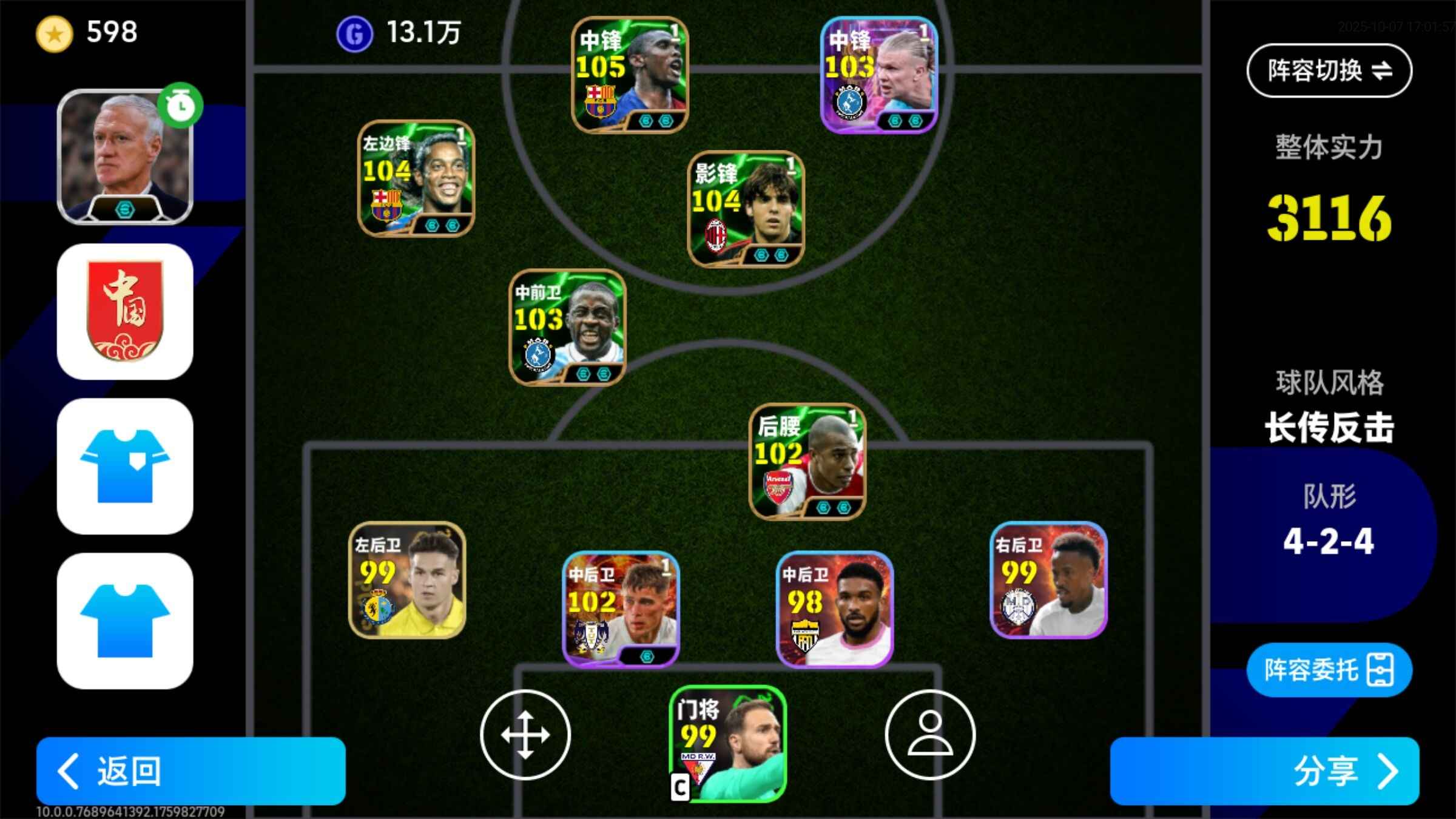
Task: Select the 99 左后卫 left back card
Action: 407,580
